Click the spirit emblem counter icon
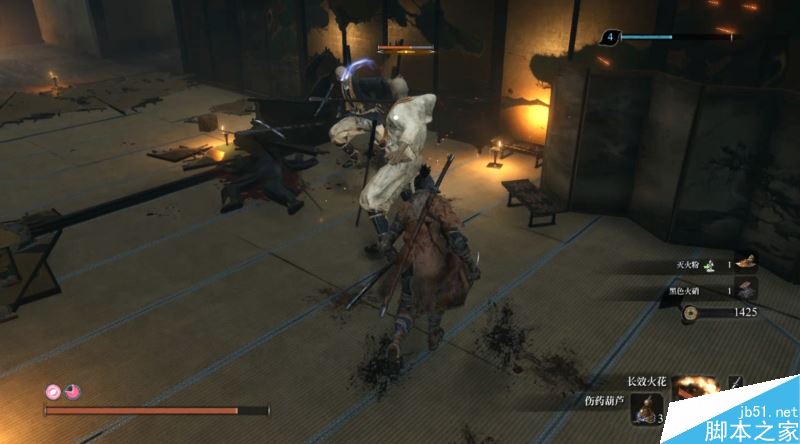The image size is (800, 444). pyautogui.click(x=611, y=38)
